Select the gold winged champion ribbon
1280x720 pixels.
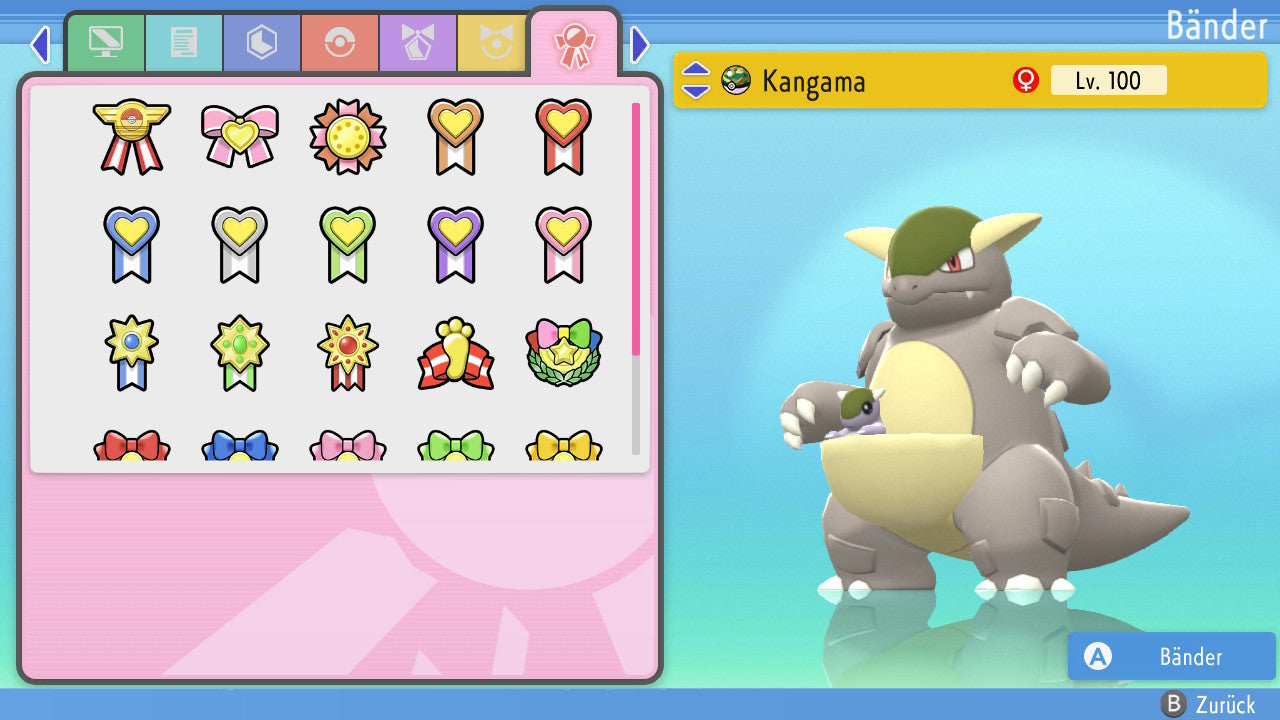click(x=132, y=135)
